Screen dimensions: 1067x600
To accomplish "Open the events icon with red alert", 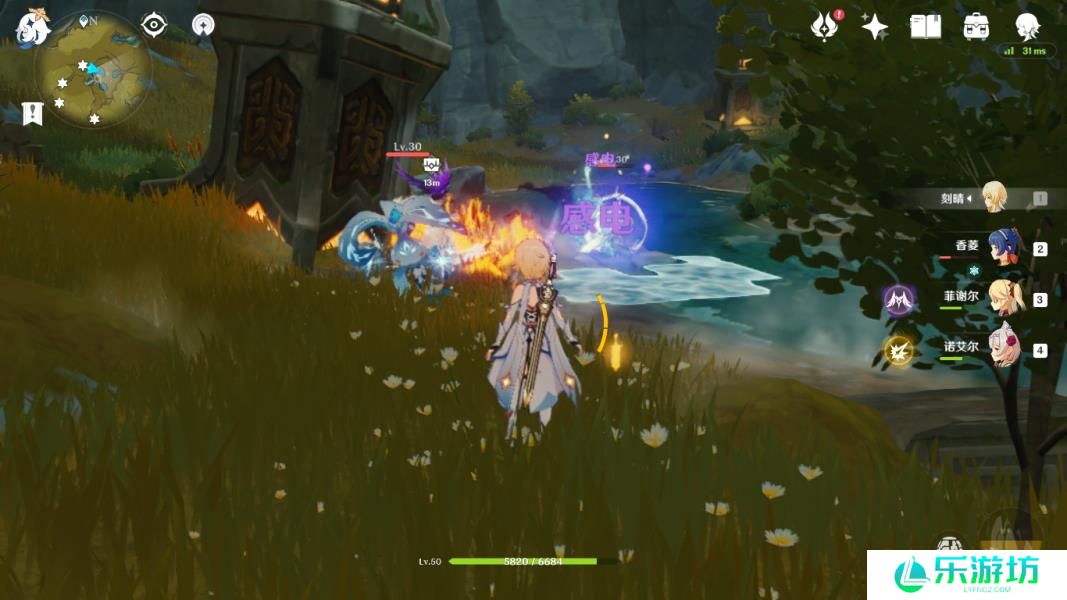I will [825, 27].
